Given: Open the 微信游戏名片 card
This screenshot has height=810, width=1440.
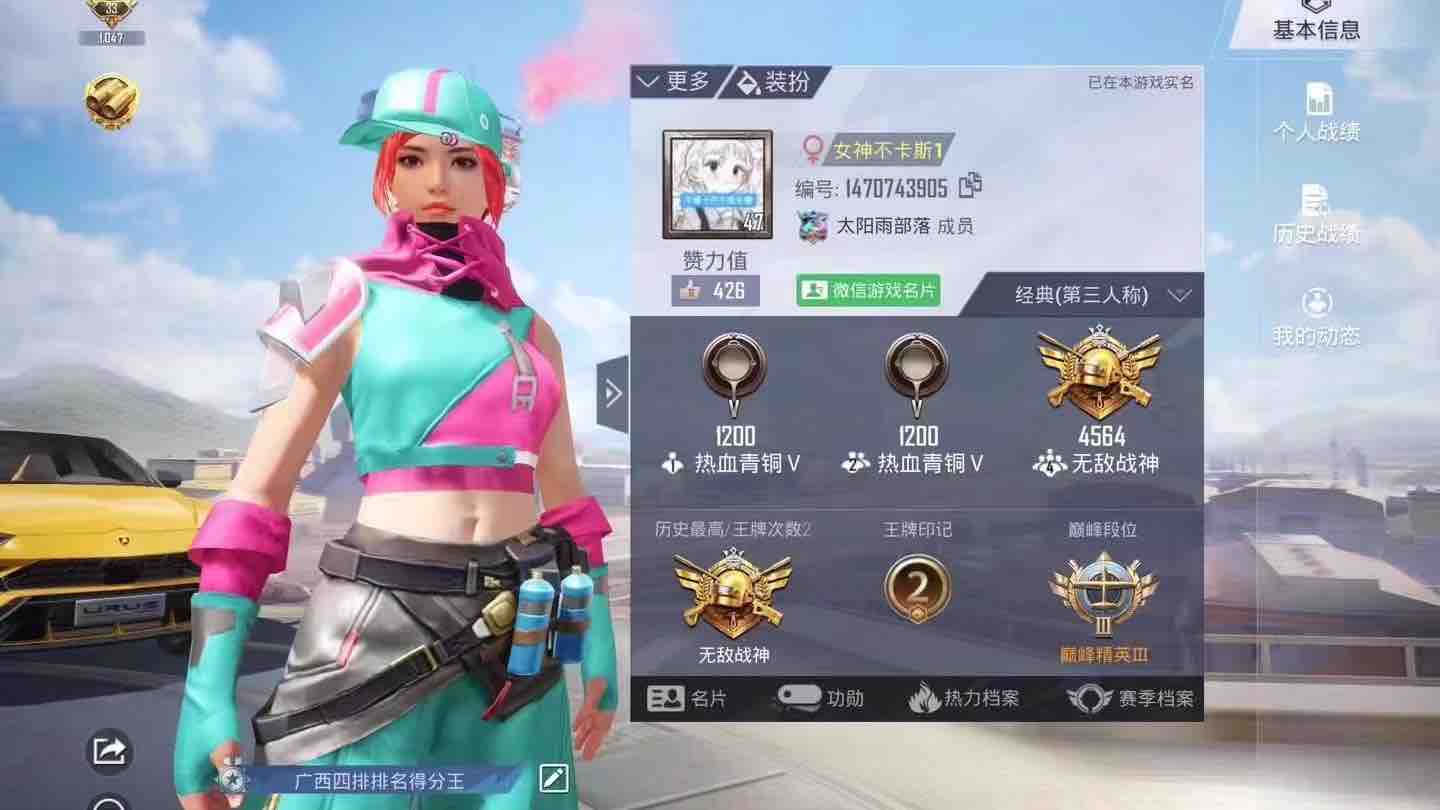Looking at the screenshot, I should click(x=868, y=290).
